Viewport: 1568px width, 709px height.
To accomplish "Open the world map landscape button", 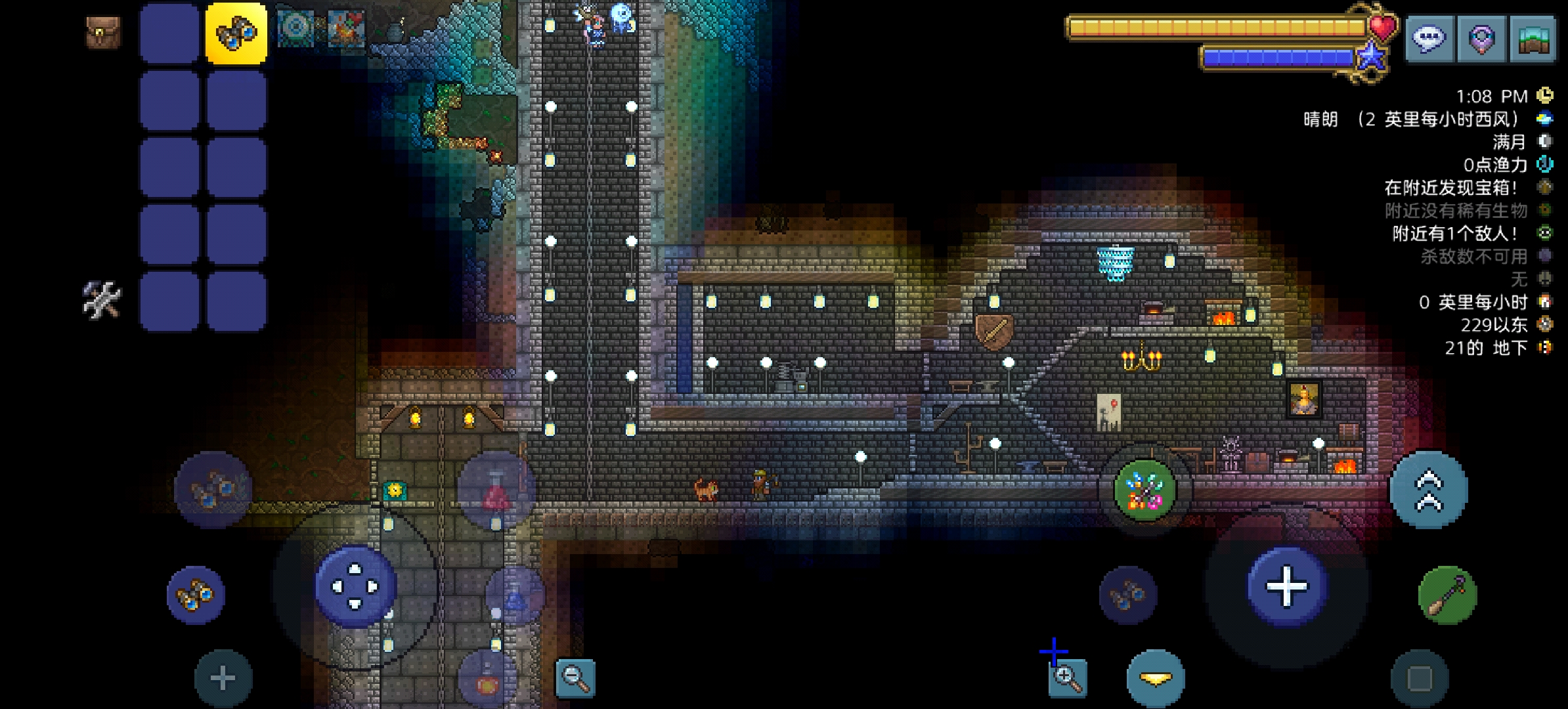I will (x=1533, y=39).
